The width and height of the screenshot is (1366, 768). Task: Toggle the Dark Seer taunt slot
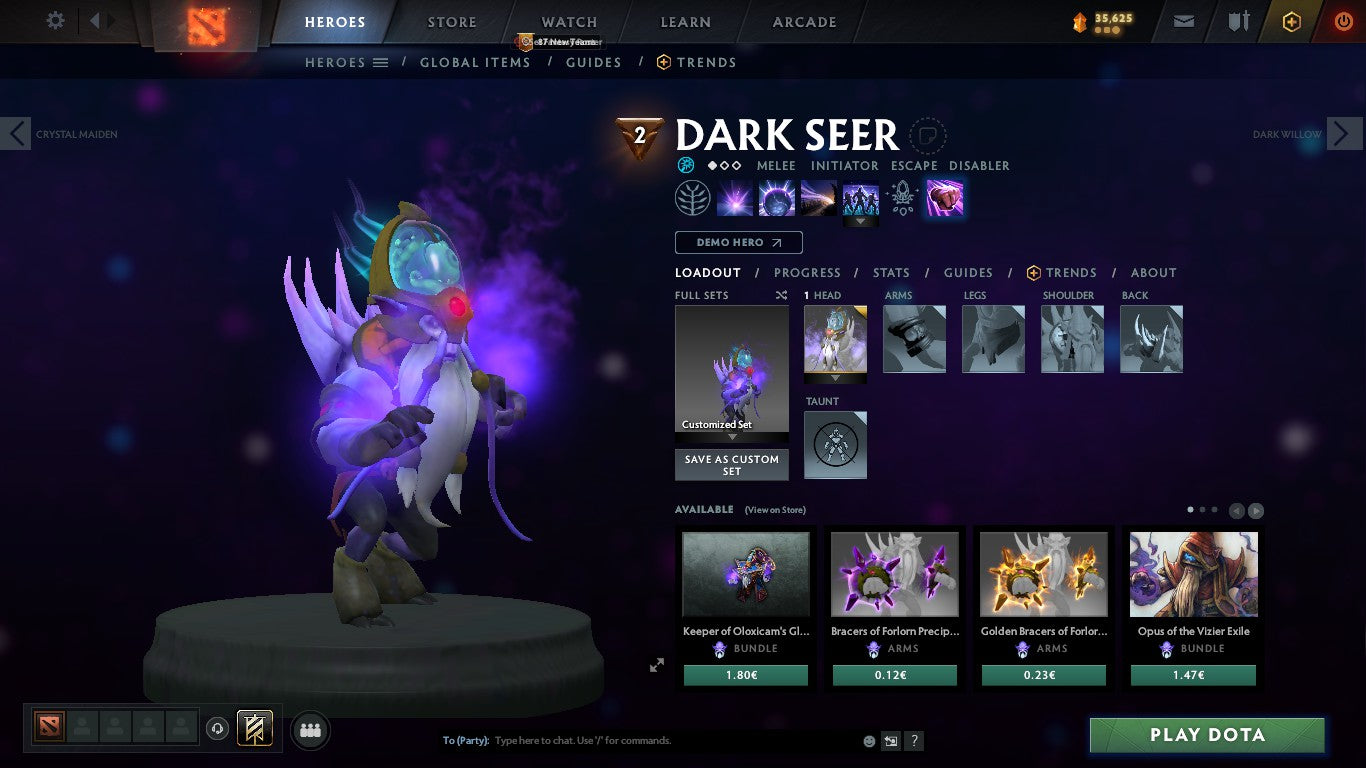835,444
